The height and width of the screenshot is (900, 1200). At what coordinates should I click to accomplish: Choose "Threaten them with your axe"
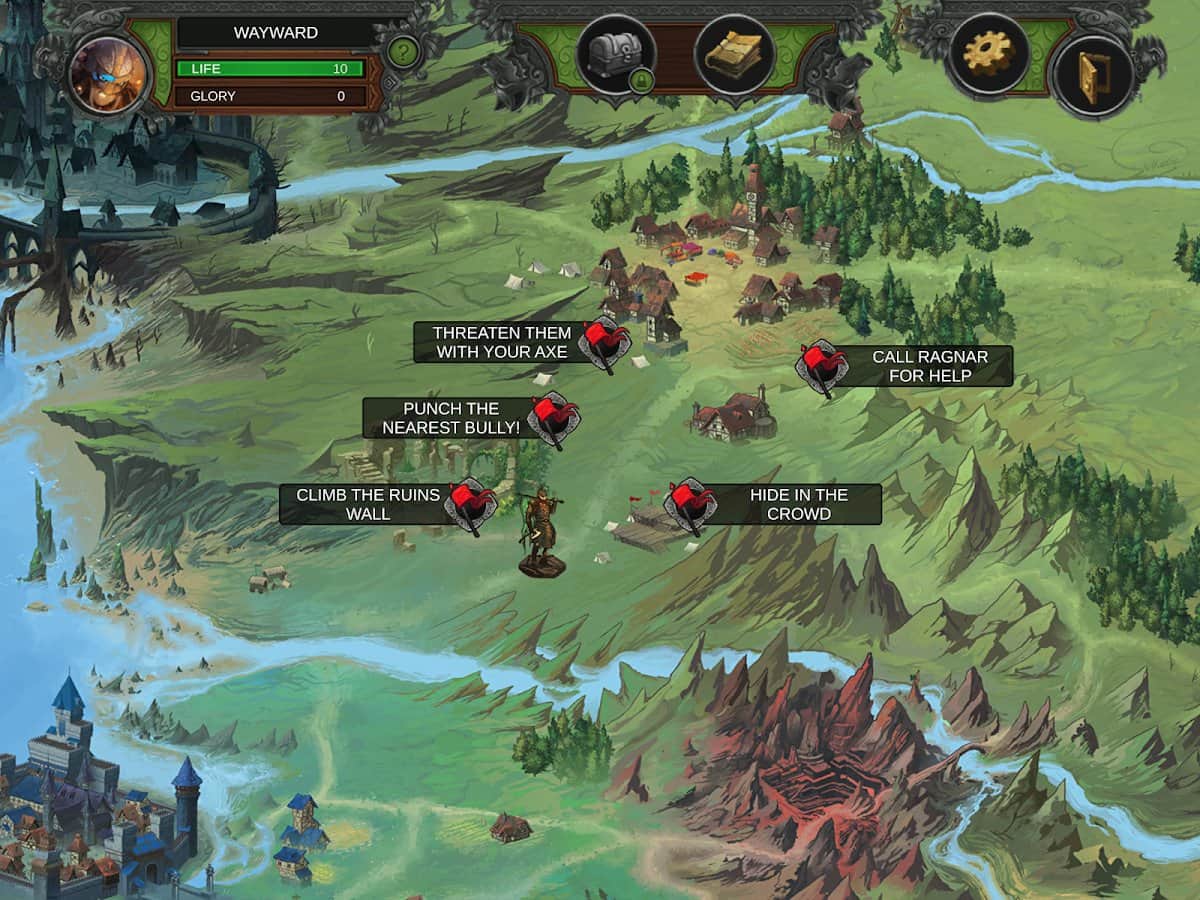coord(503,342)
